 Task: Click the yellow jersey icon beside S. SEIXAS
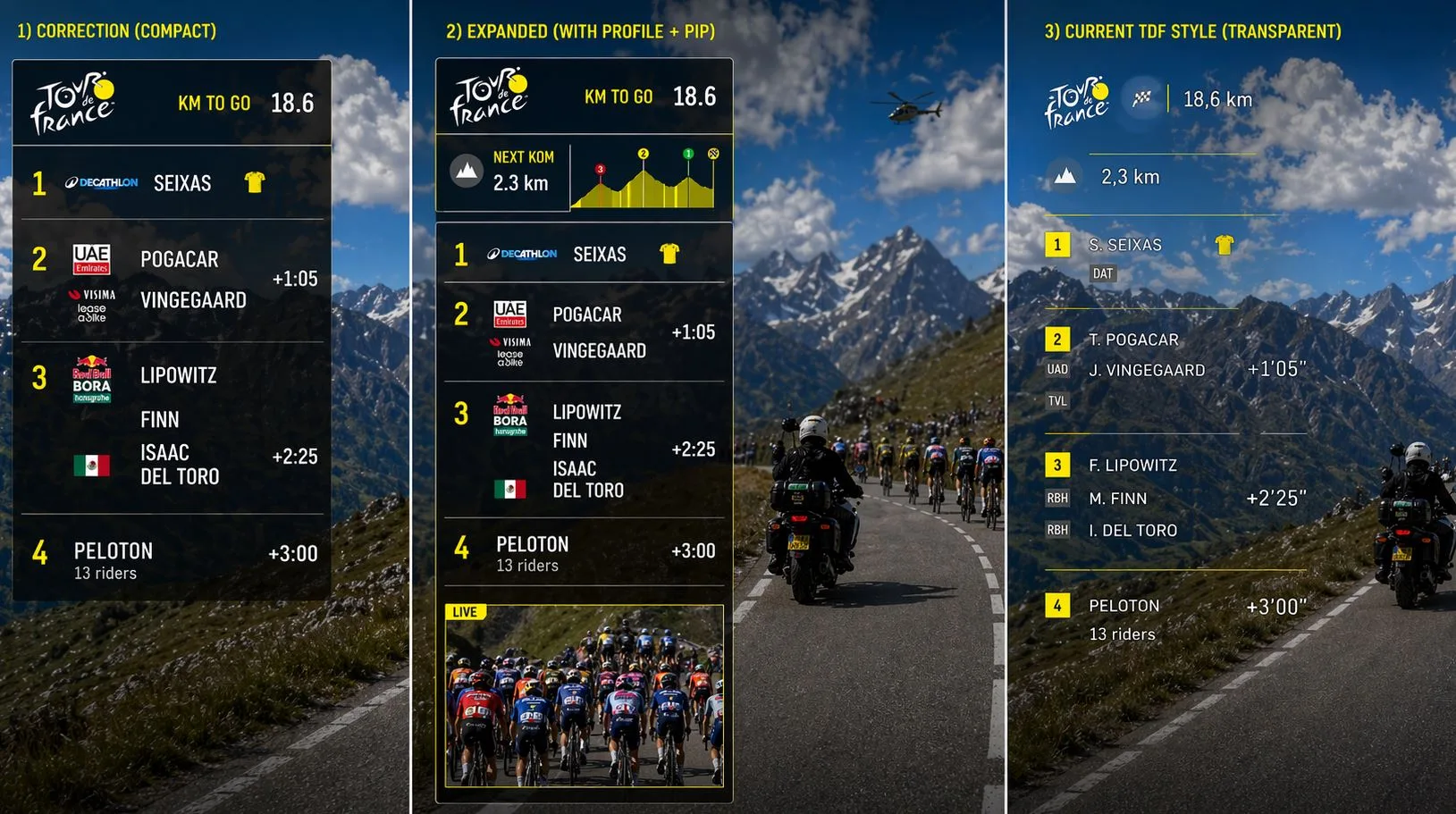click(x=1224, y=244)
